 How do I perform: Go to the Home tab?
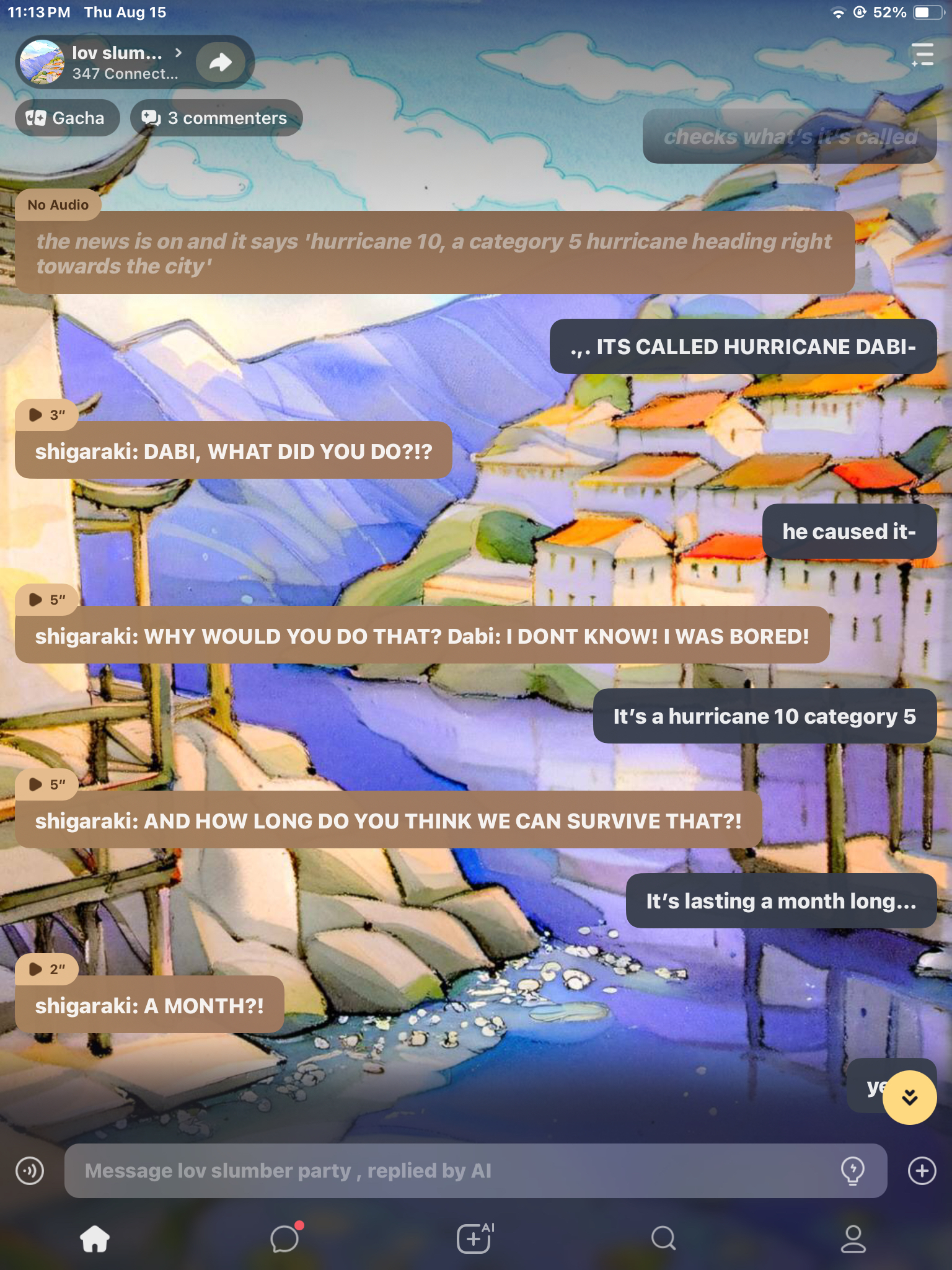tap(95, 1239)
